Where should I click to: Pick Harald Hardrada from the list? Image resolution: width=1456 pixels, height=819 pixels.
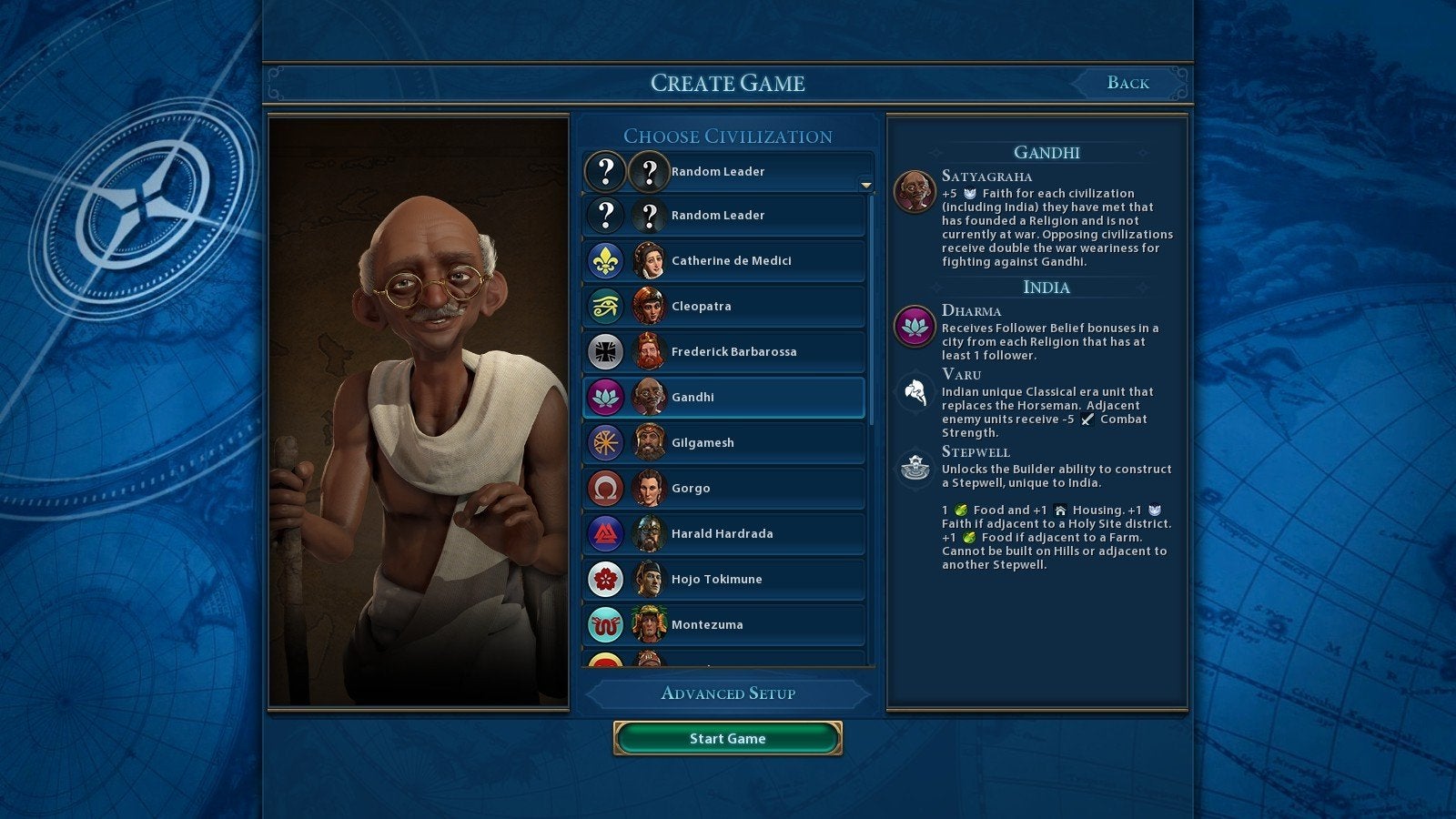723,534
